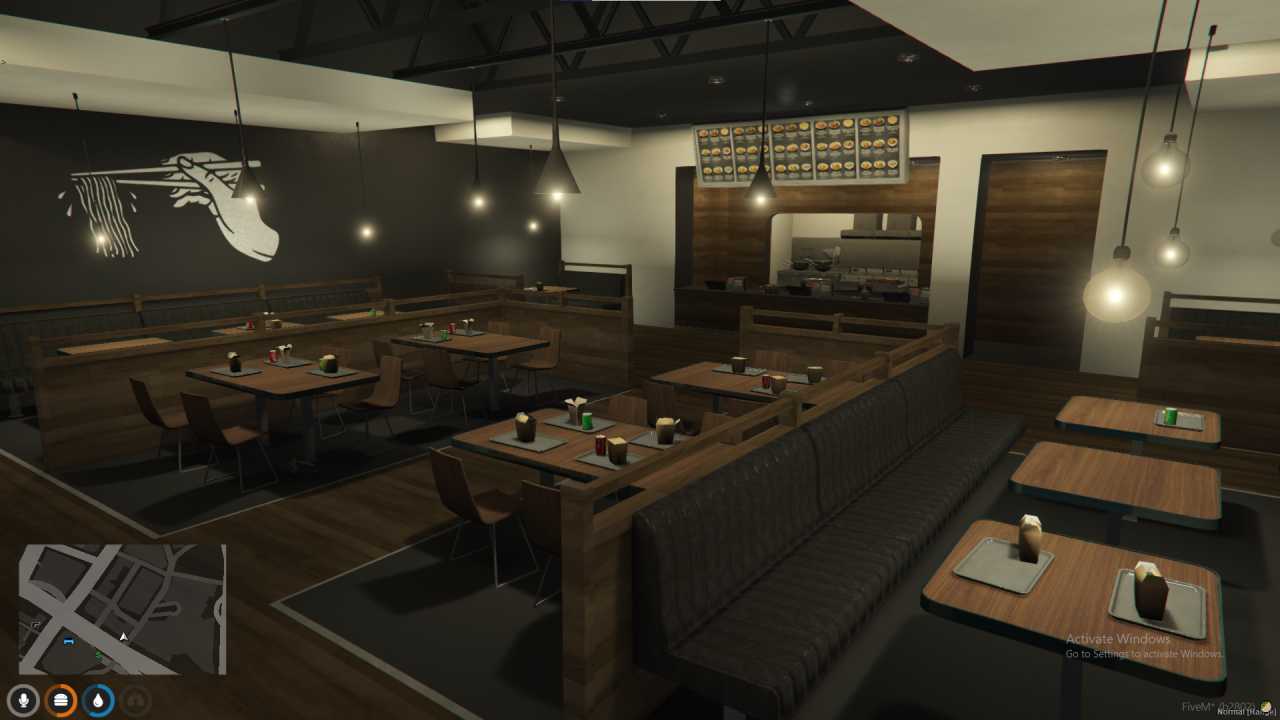The height and width of the screenshot is (720, 1280).
Task: Click the blue water drop thirst indicator
Action: click(96, 700)
